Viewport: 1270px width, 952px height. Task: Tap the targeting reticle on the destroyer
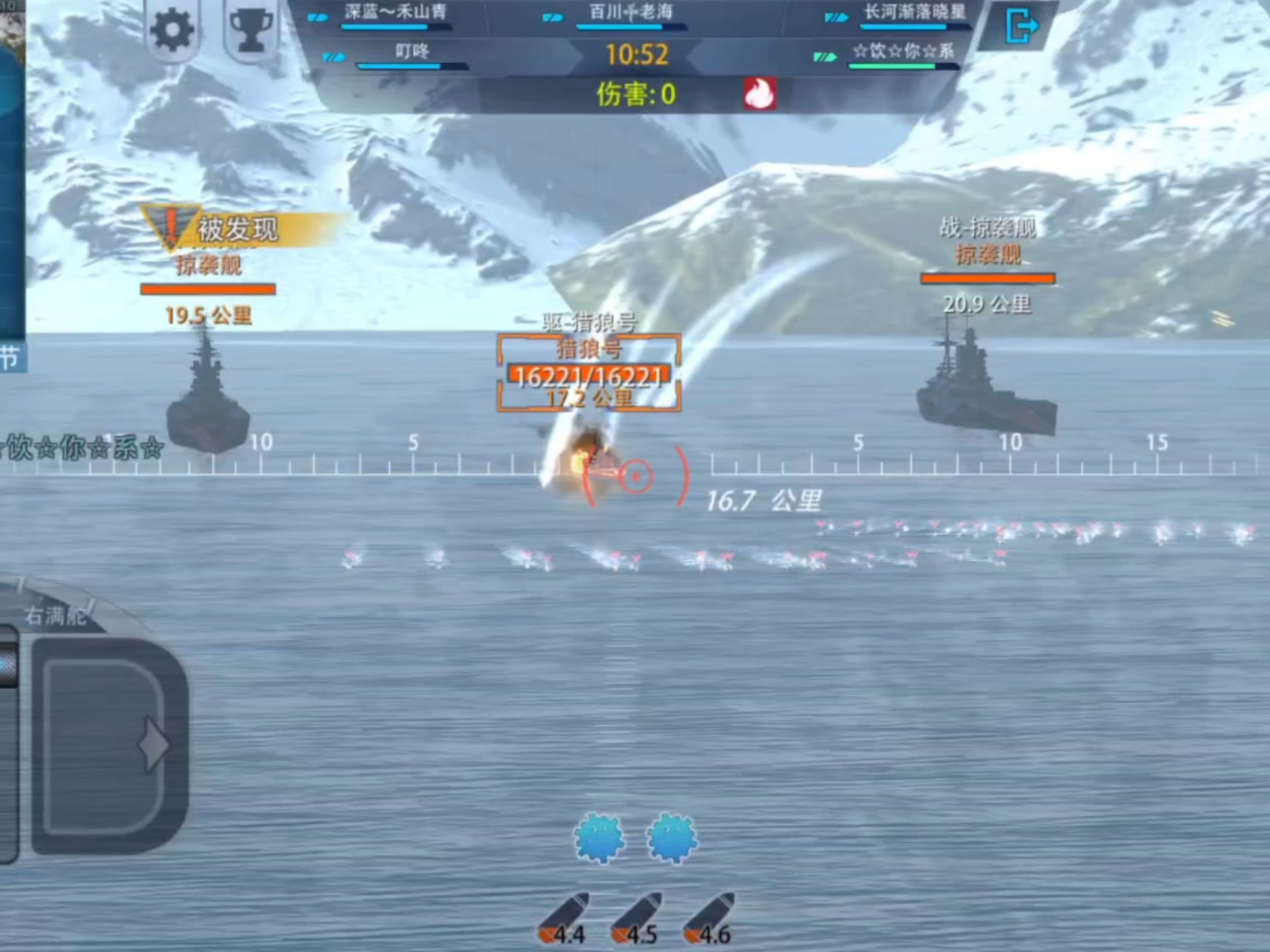636,475
